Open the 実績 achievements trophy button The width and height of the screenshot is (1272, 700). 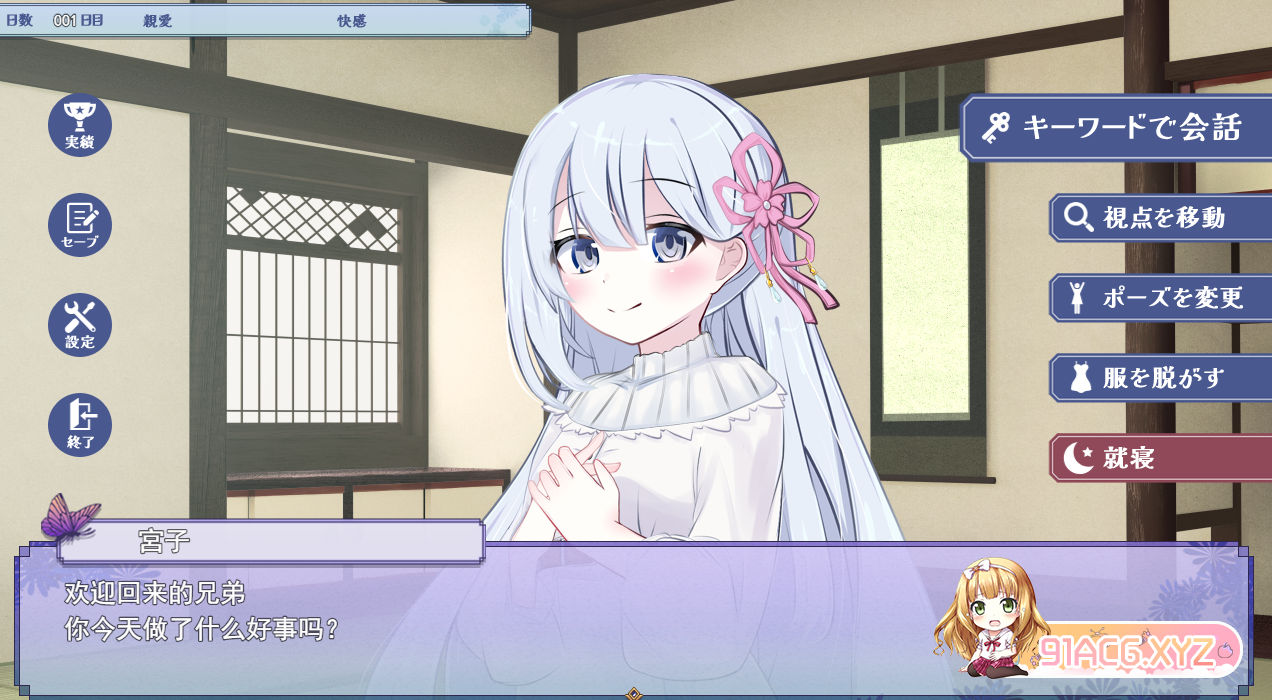[80, 125]
